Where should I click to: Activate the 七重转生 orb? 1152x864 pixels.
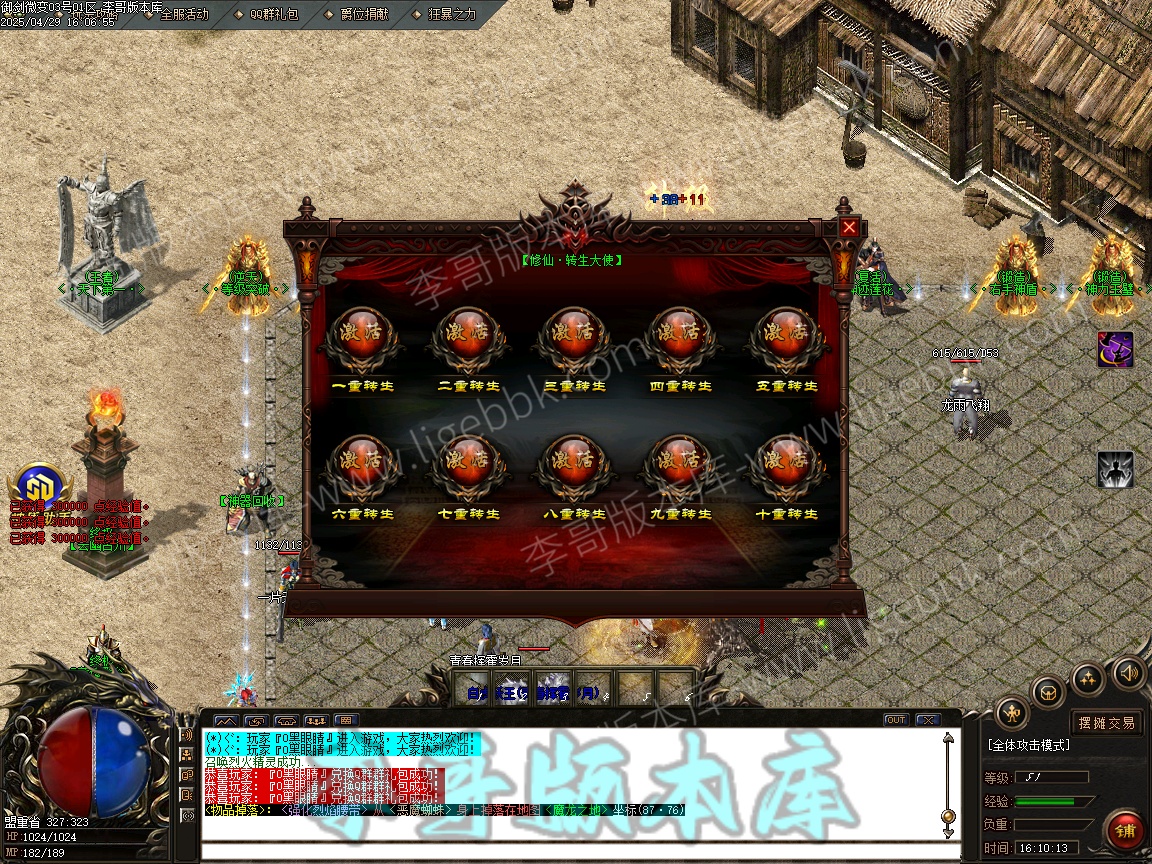(x=469, y=465)
